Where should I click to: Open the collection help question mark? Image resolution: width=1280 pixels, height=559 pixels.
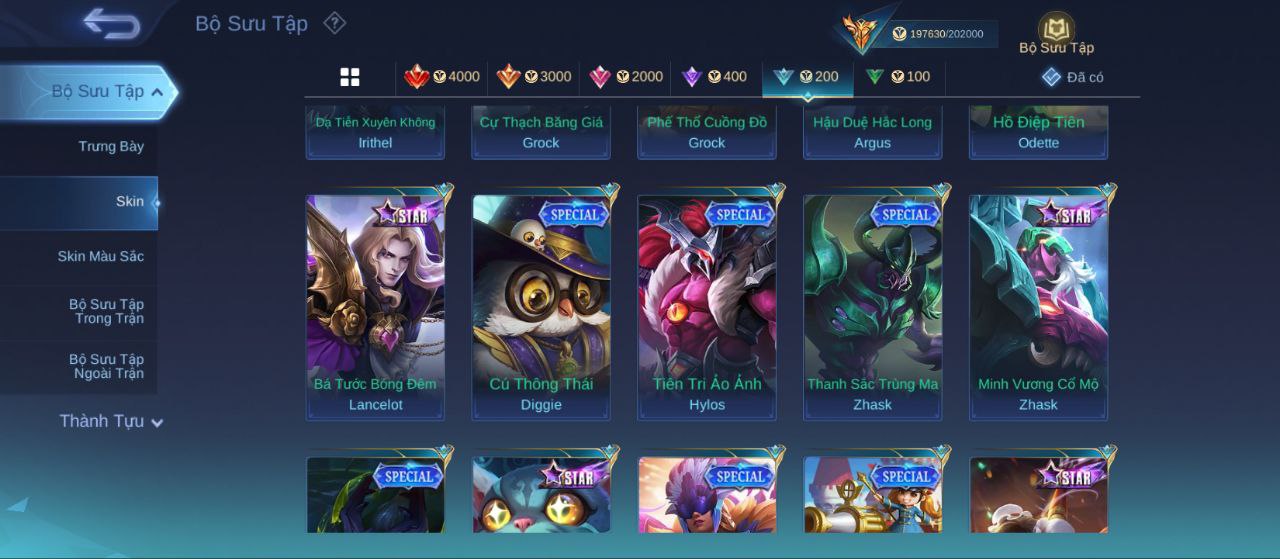[x=335, y=23]
